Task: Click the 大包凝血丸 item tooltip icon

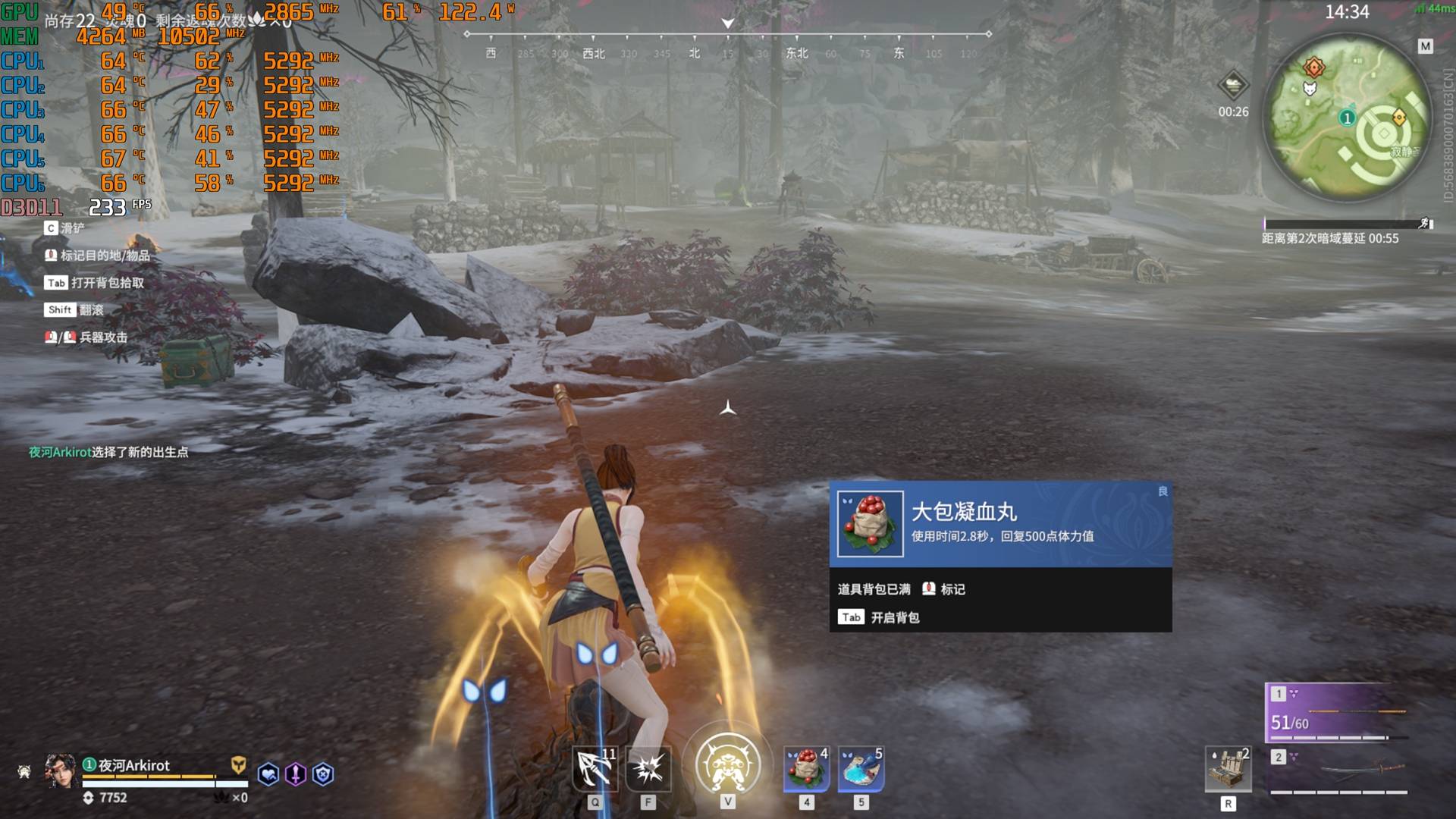Action: [870, 524]
